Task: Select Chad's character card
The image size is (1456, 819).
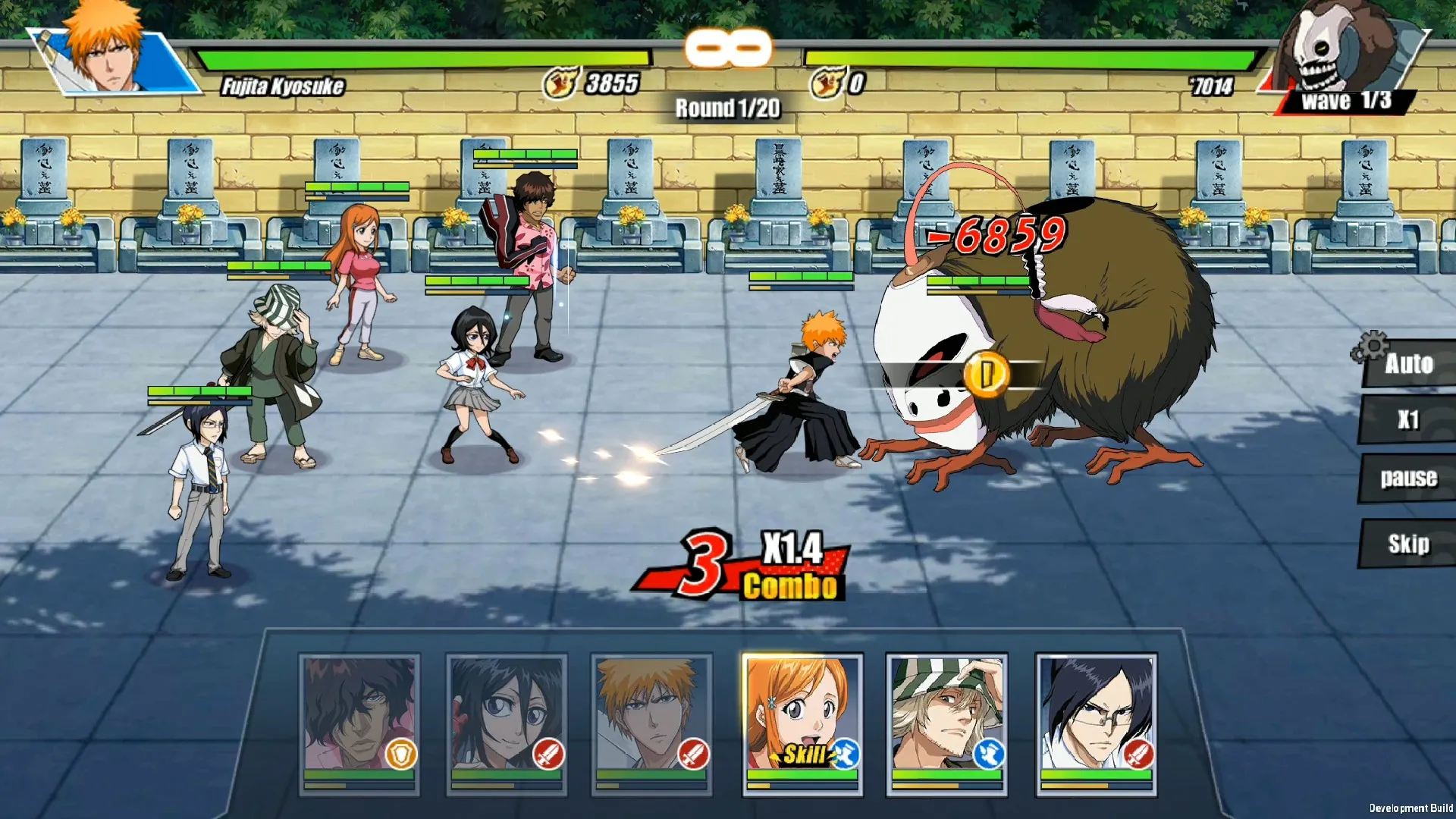Action: [x=359, y=723]
